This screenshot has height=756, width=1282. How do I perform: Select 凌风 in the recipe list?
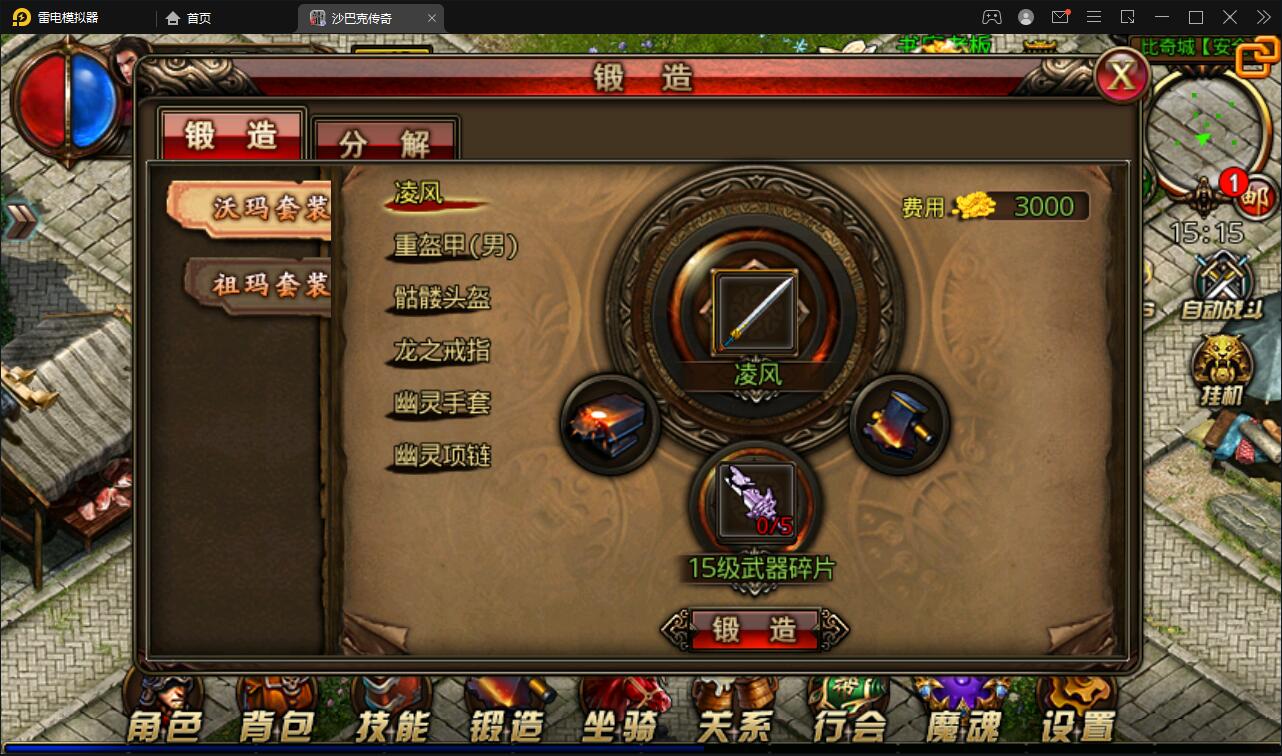(420, 193)
